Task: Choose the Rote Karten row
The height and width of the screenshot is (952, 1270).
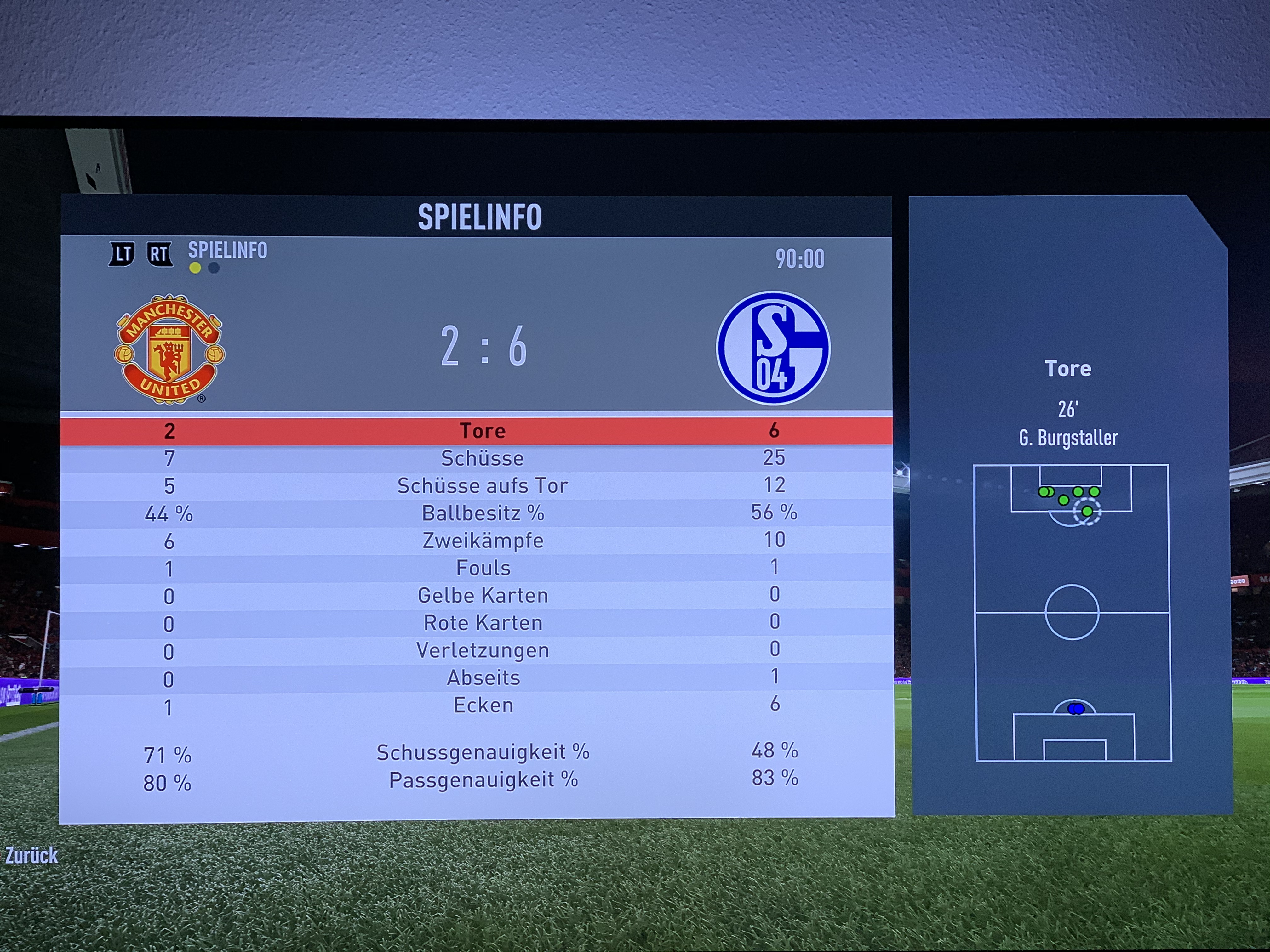Action: [x=482, y=623]
